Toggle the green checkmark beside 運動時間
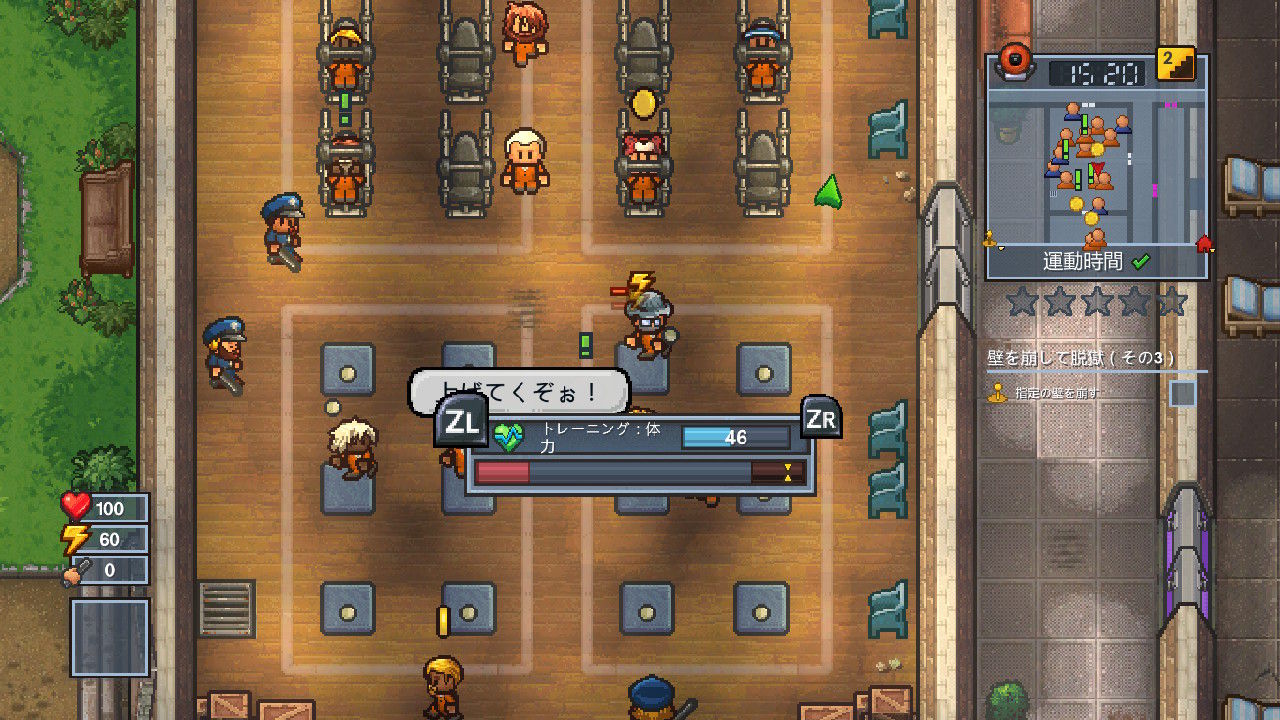 pos(1140,262)
